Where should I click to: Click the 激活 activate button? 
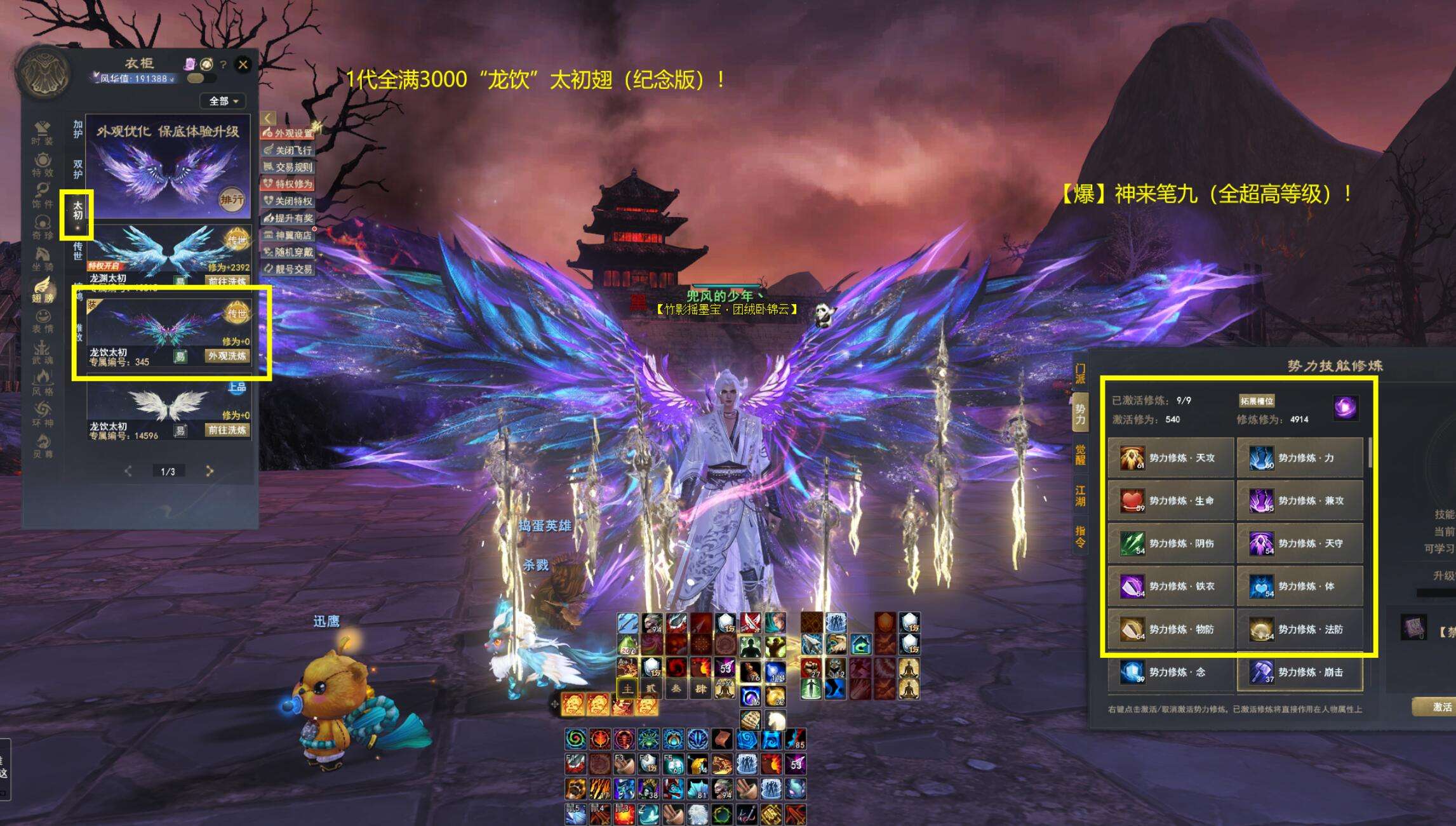pos(1441,707)
